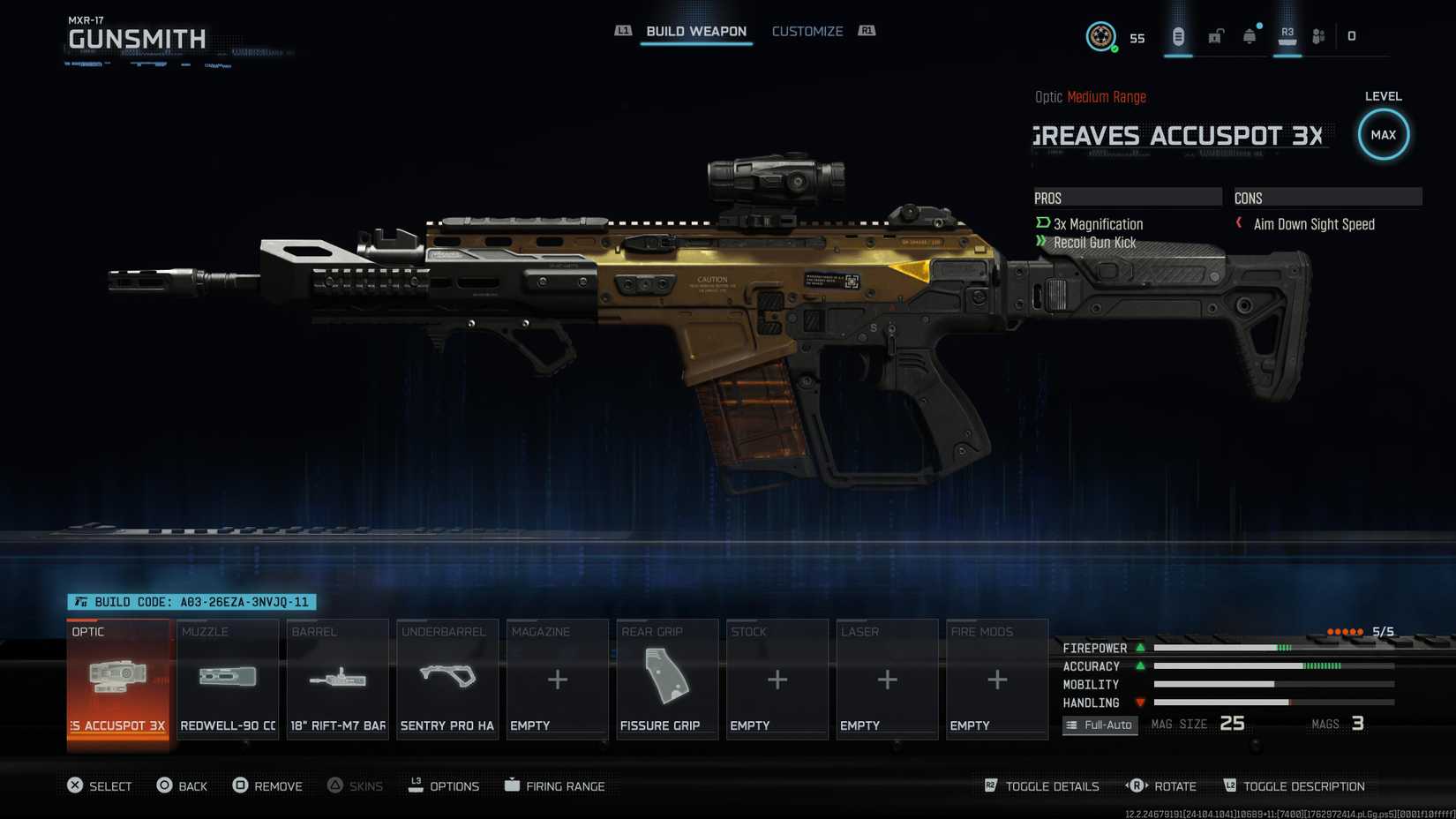The image size is (1456, 819).
Task: Select the Greaves Accuspot 3x optic thumbnail
Action: click(x=118, y=680)
